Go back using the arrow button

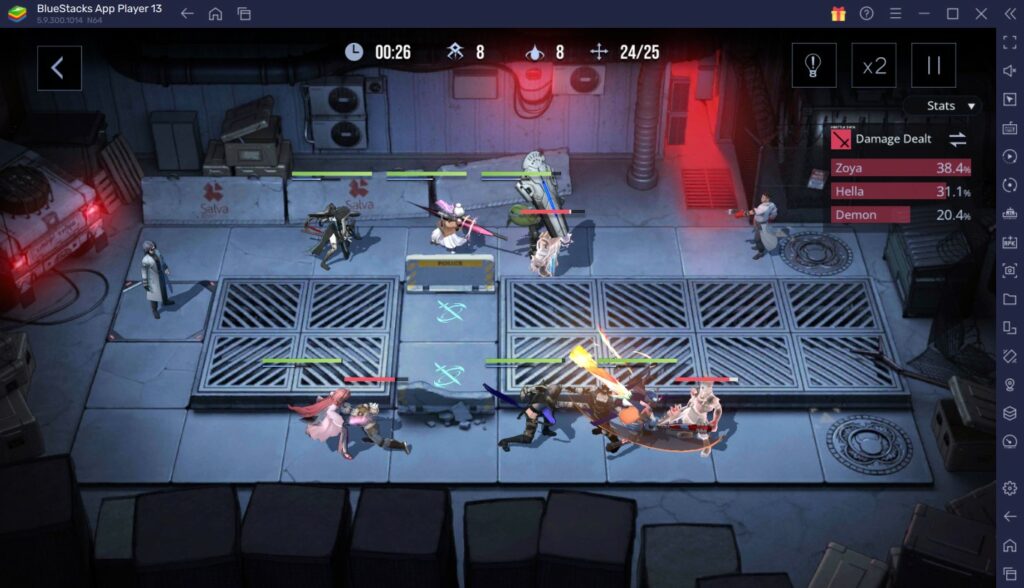pyautogui.click(x=58, y=68)
